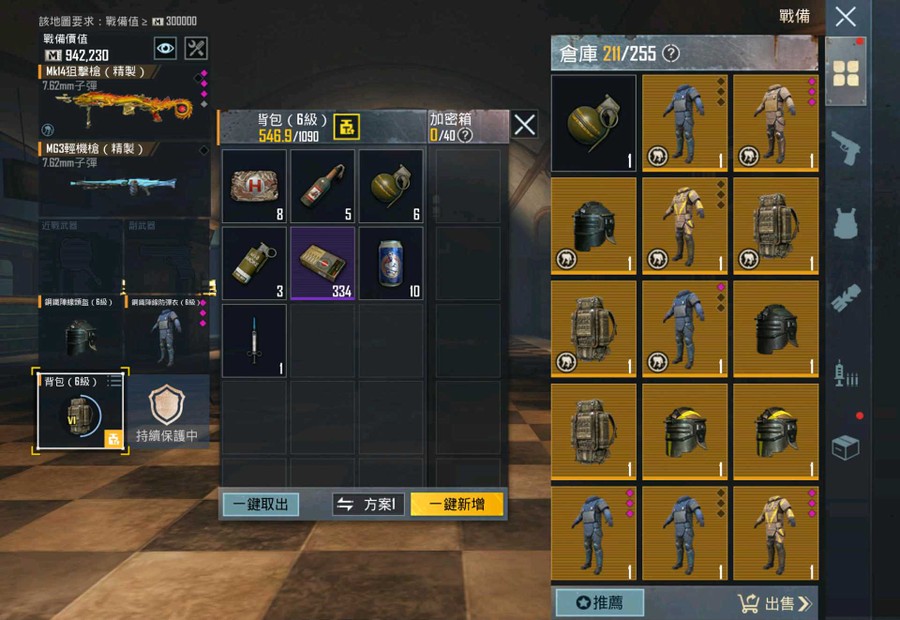The width and height of the screenshot is (900, 620).
Task: Toggle the eye visibility icon
Action: click(x=165, y=47)
